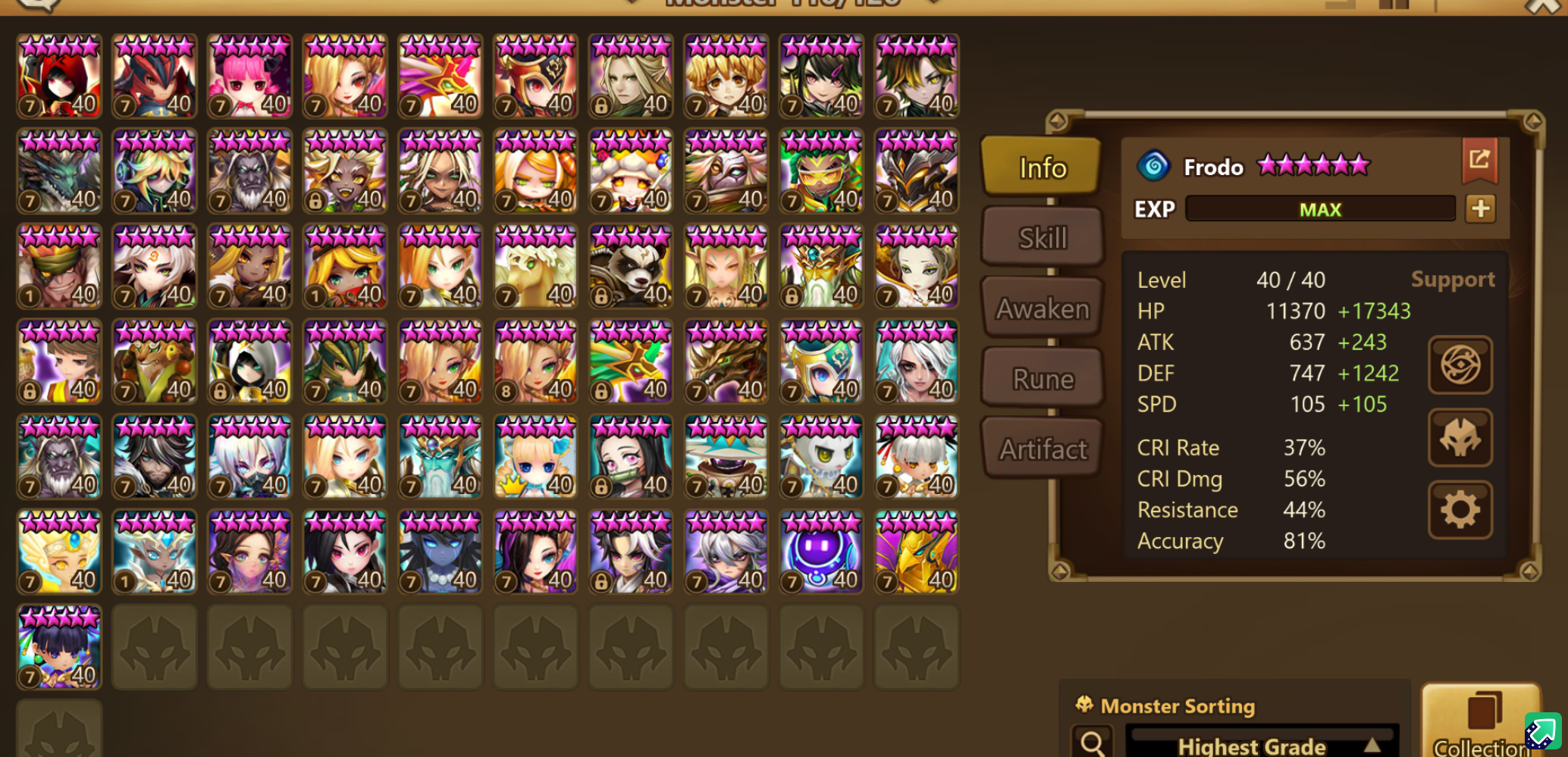Select the white horse monster portrait
Image resolution: width=1568 pixels, height=757 pixels.
click(535, 266)
